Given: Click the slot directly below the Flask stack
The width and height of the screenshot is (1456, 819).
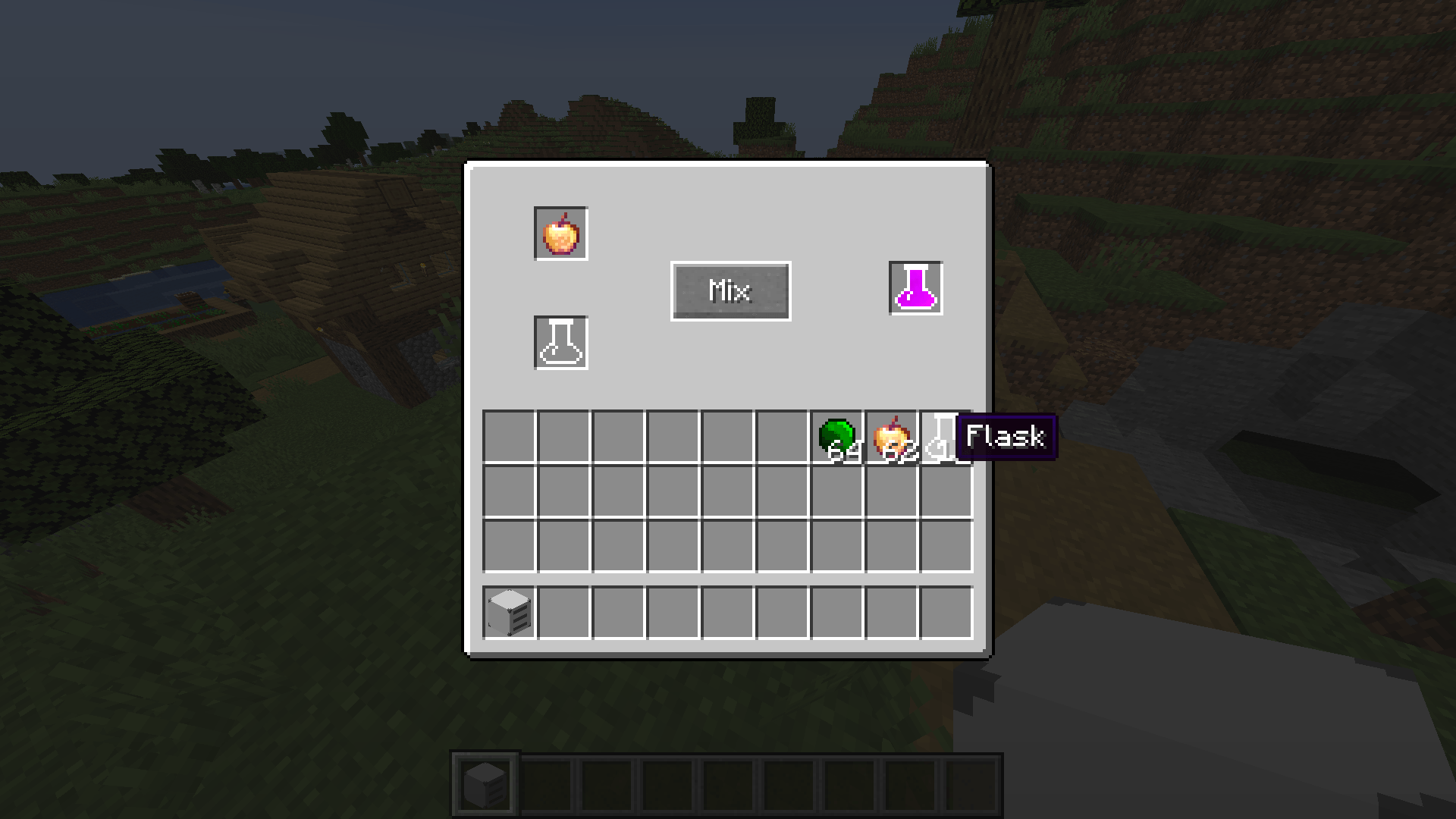Looking at the screenshot, I should tap(946, 491).
